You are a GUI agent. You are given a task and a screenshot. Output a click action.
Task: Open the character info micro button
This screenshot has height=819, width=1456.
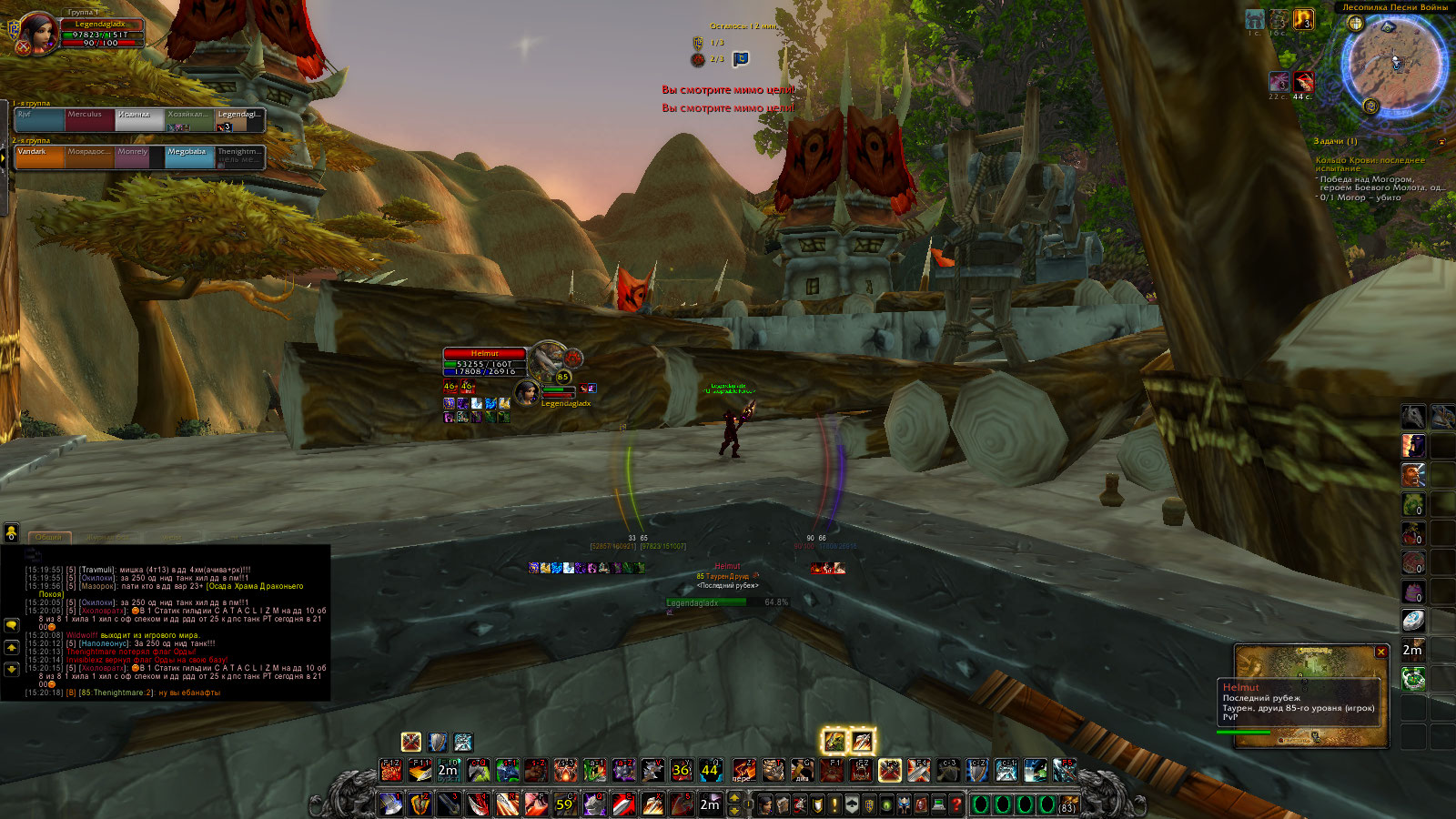pos(765,804)
